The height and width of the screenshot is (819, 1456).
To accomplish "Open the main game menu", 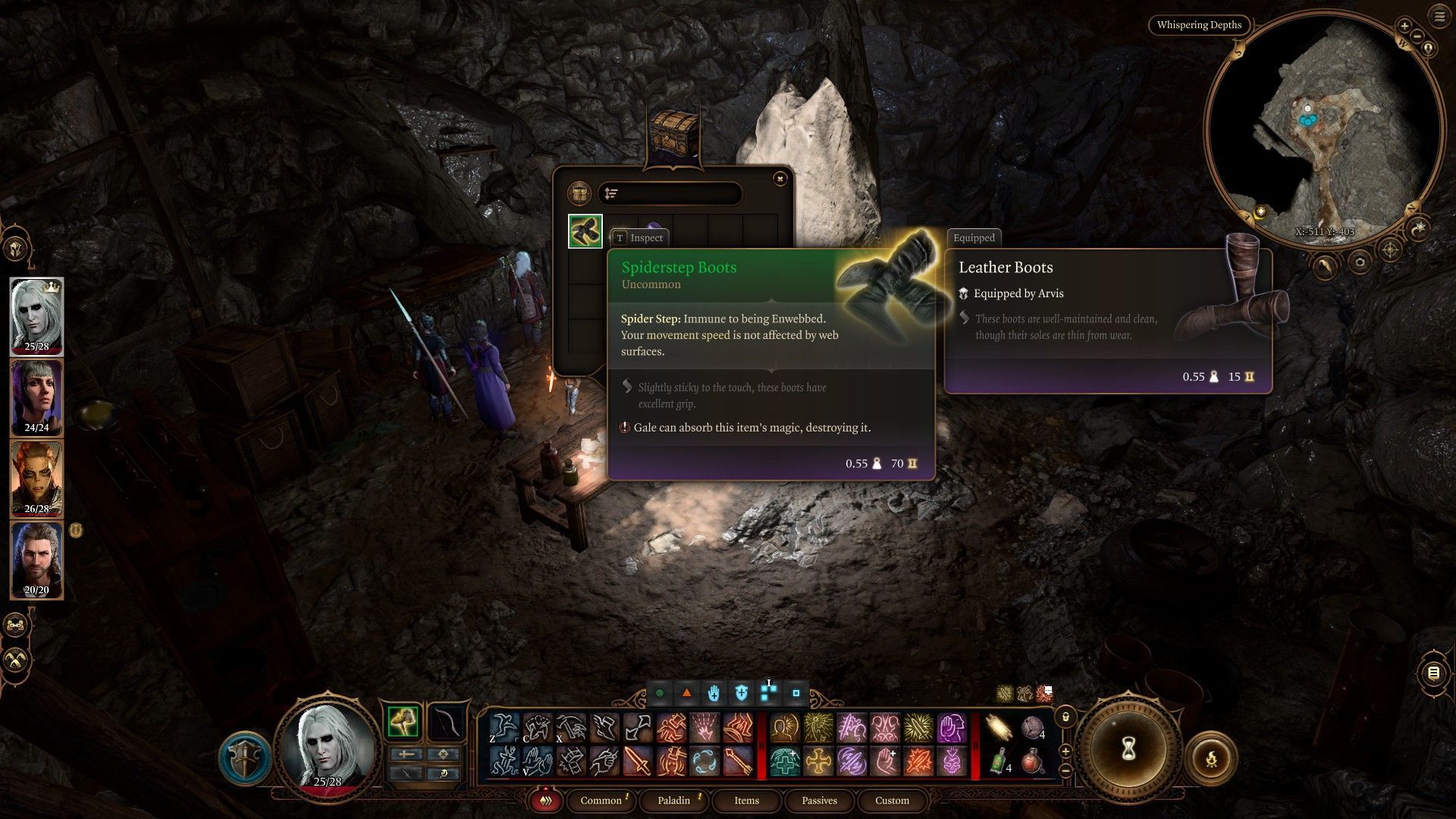I will click(1439, 17).
